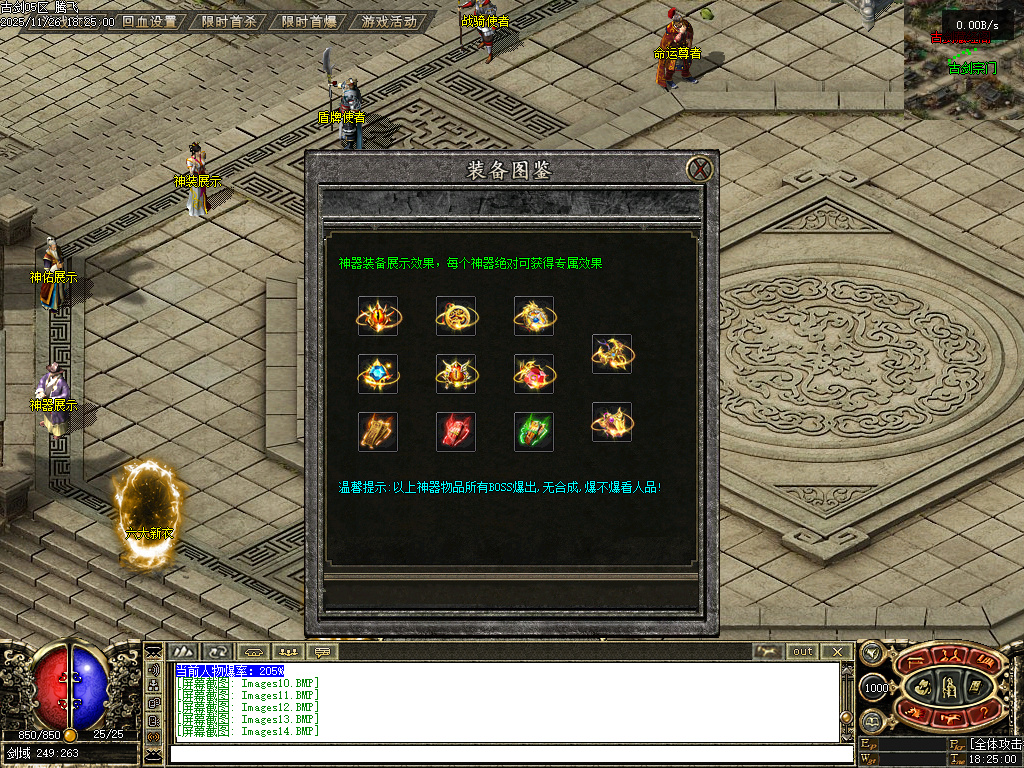Viewport: 1024px width, 768px height.
Task: Open the 限时首爆 timed first-drop menu
Action: (x=308, y=21)
